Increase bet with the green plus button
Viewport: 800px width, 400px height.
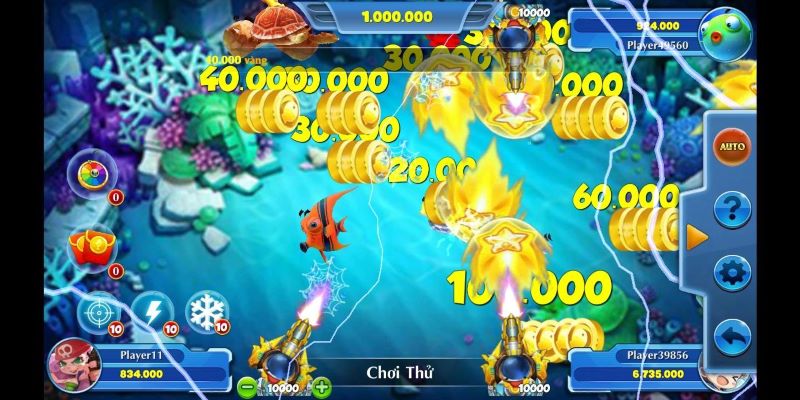tap(321, 385)
